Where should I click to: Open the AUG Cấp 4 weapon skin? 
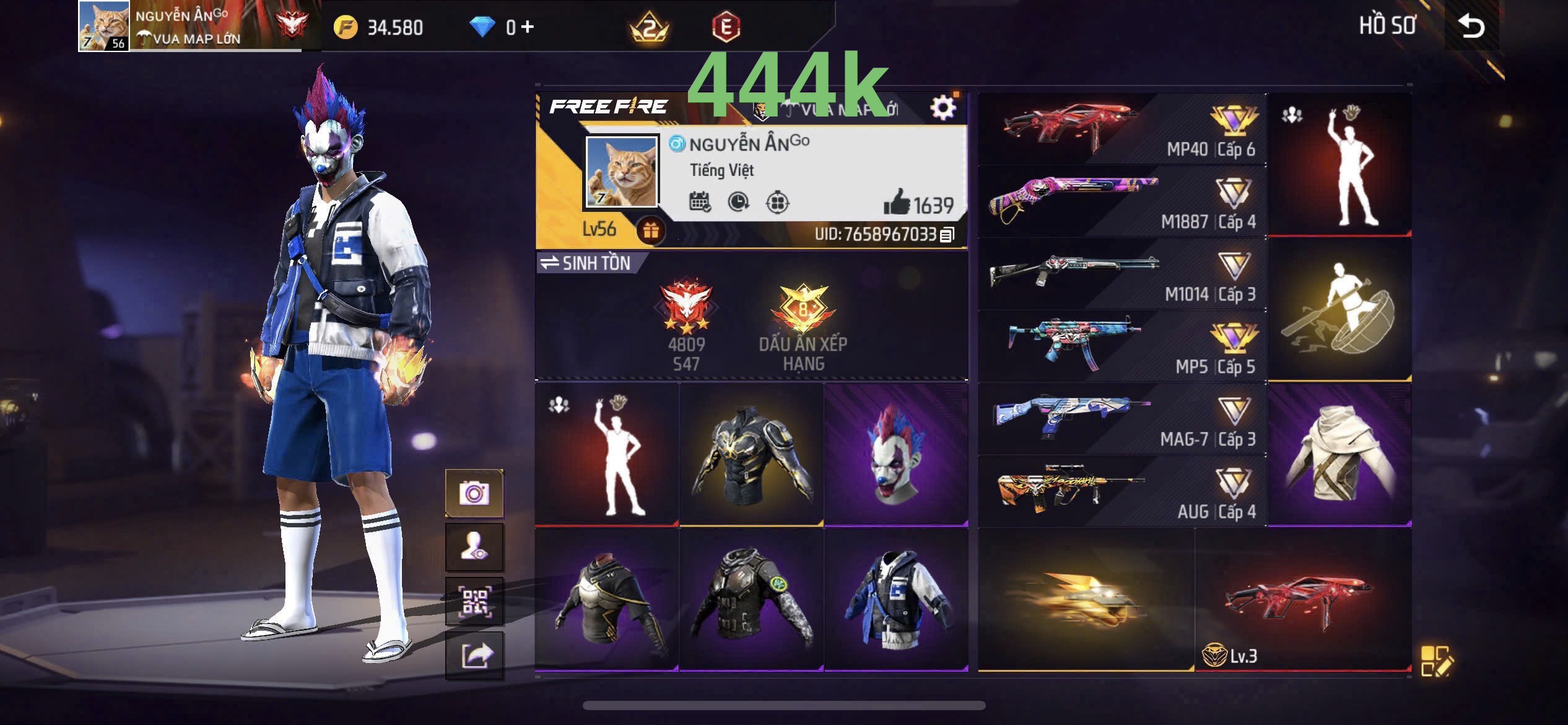1122,491
